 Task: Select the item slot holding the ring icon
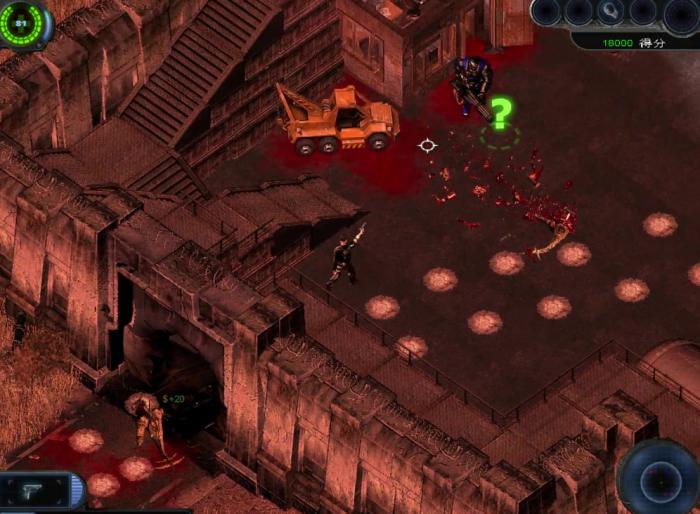(609, 12)
